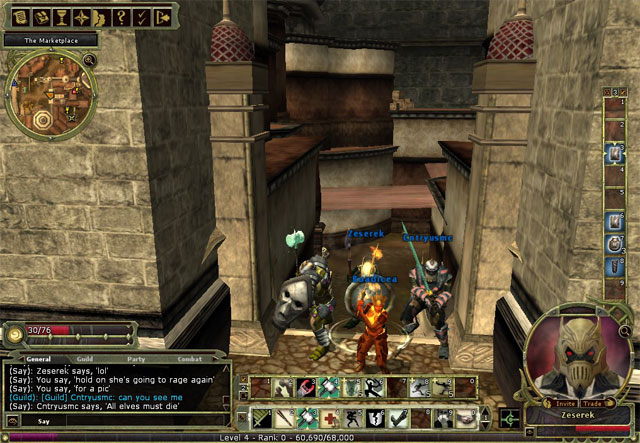
Task: Click the green crosshair icon beside hotbar
Action: [510, 417]
